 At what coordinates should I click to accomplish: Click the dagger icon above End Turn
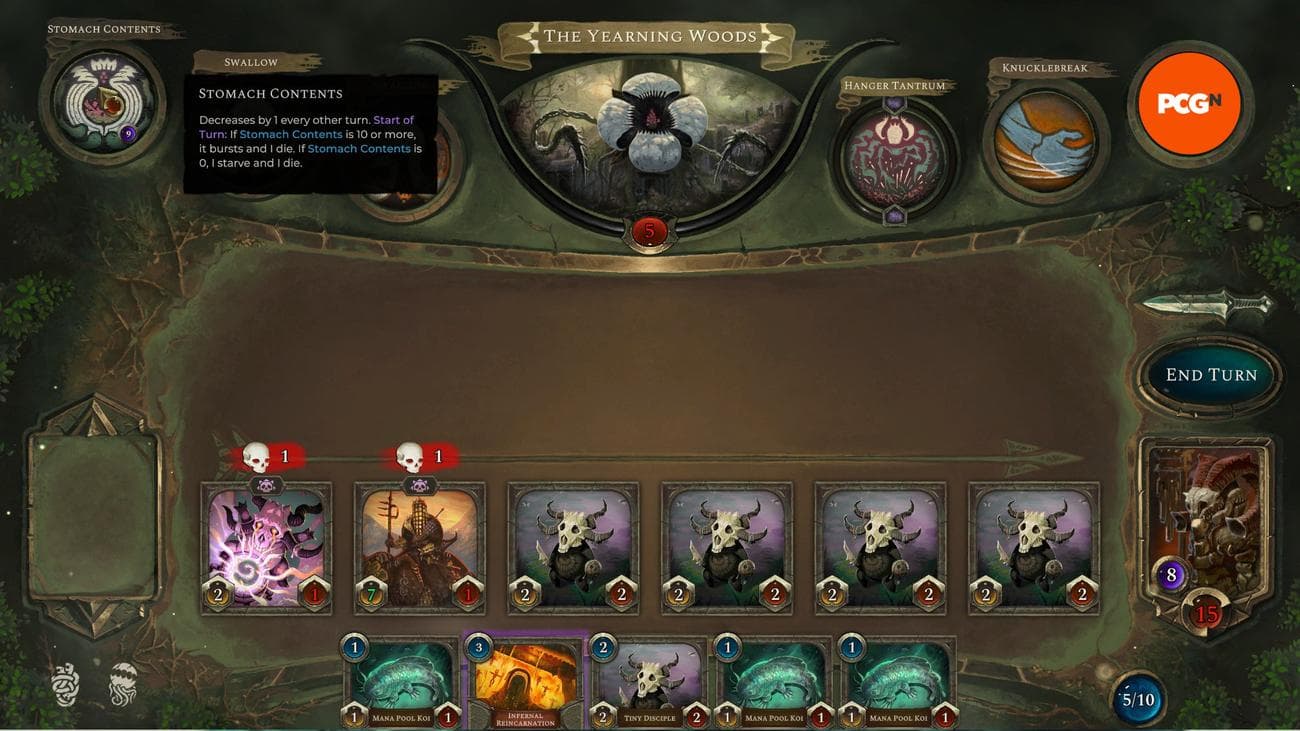(1207, 304)
